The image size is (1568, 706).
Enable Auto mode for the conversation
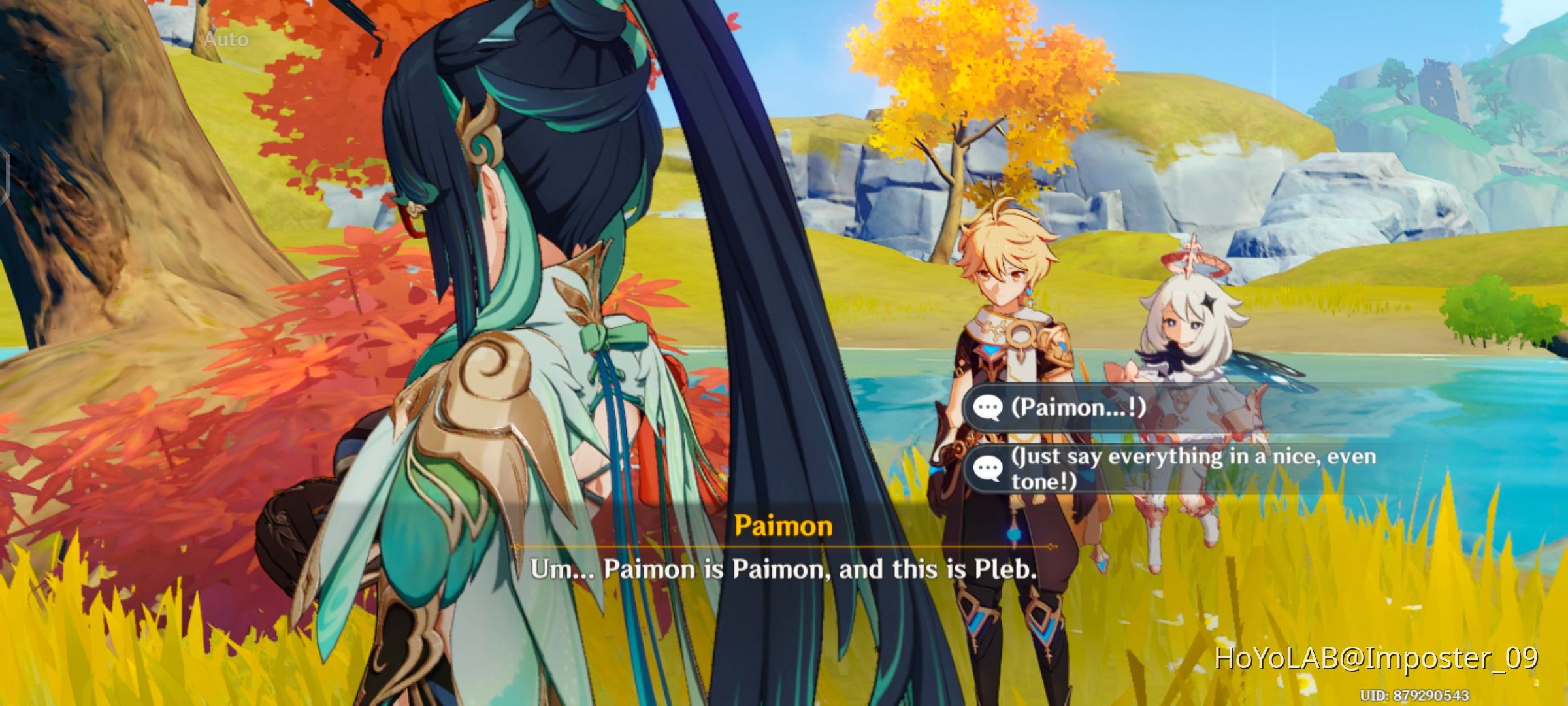pos(225,41)
